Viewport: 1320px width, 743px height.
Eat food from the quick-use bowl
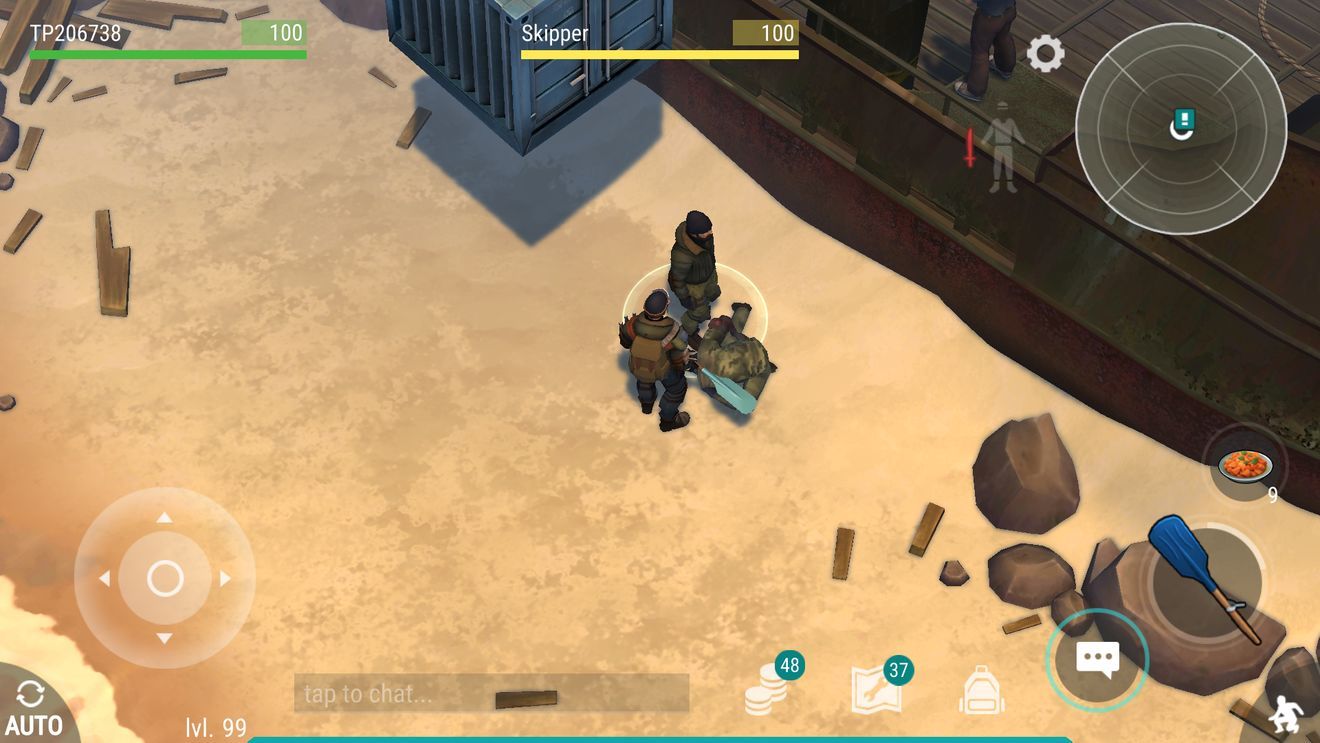[1245, 465]
